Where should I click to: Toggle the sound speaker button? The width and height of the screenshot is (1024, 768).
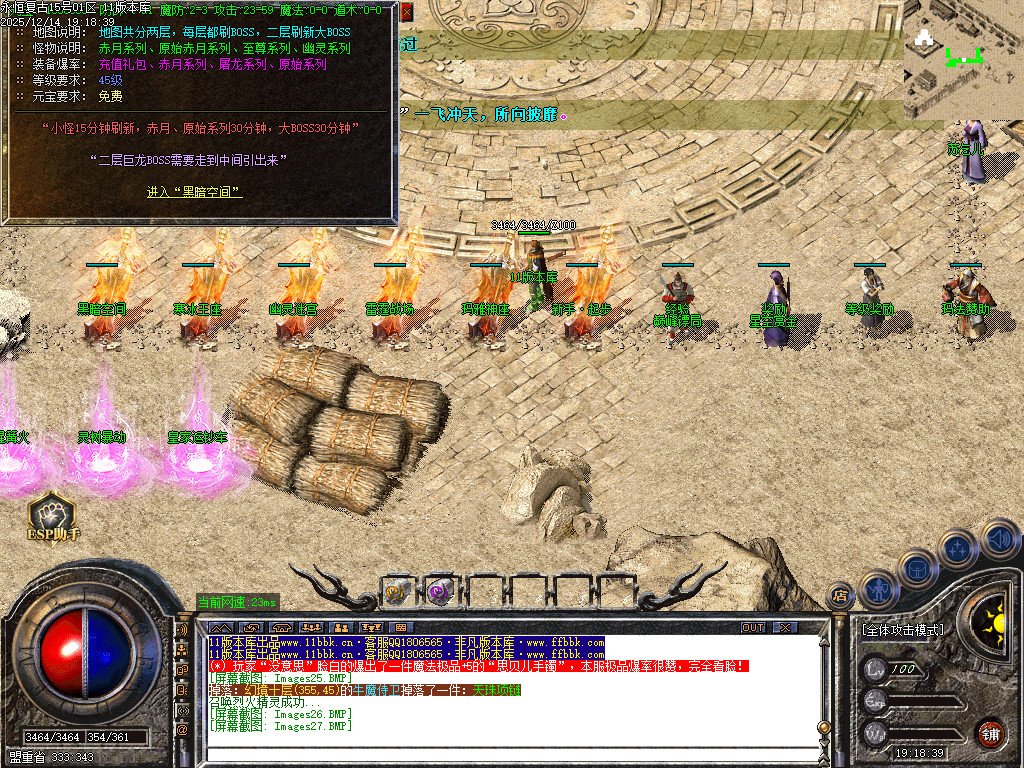coord(998,538)
